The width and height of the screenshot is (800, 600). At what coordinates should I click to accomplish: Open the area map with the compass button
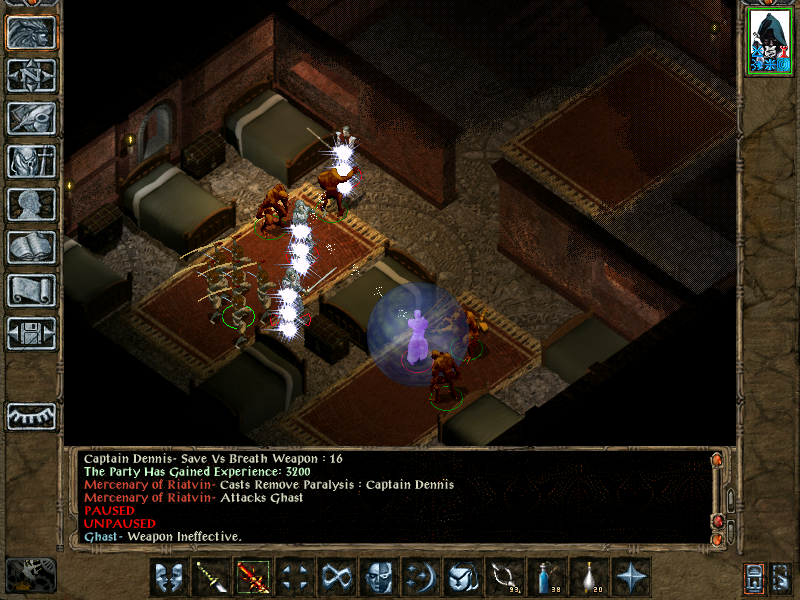[31, 76]
